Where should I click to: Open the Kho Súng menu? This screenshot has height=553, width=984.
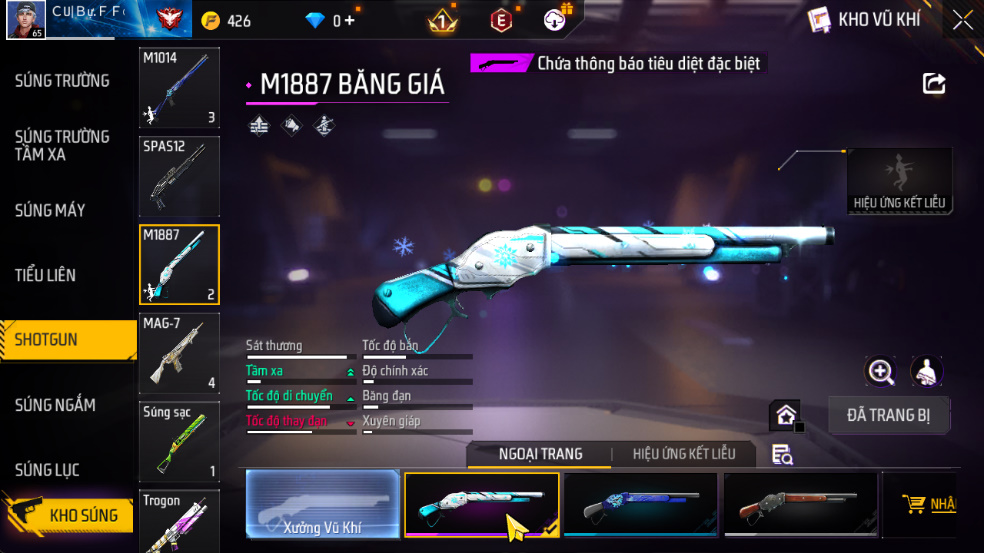click(68, 515)
